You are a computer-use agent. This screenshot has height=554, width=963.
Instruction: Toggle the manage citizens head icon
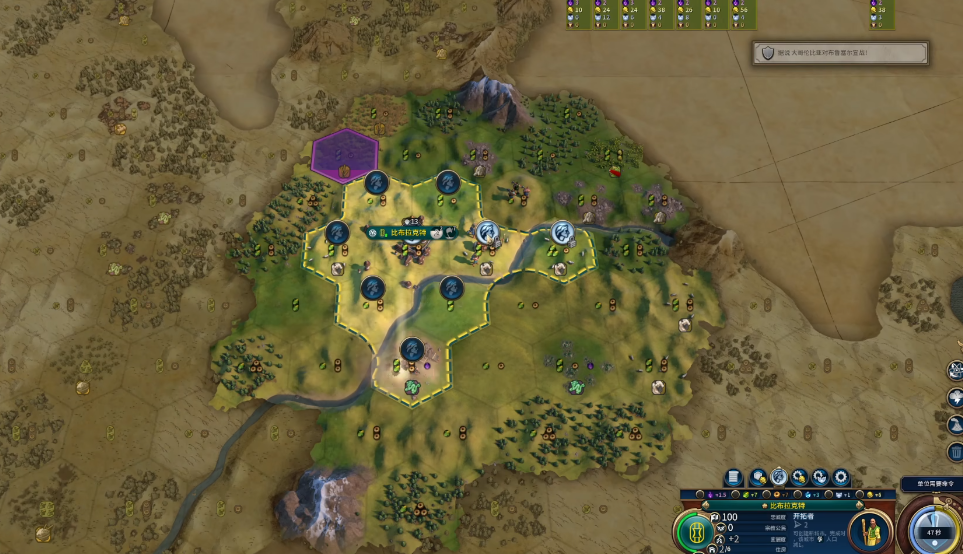[x=778, y=477]
